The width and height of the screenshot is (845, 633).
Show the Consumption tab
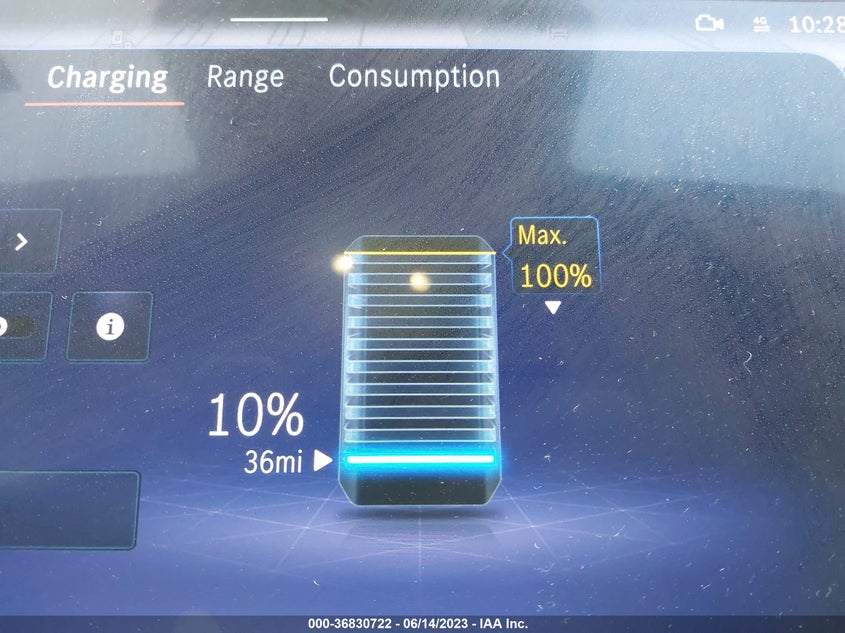414,77
